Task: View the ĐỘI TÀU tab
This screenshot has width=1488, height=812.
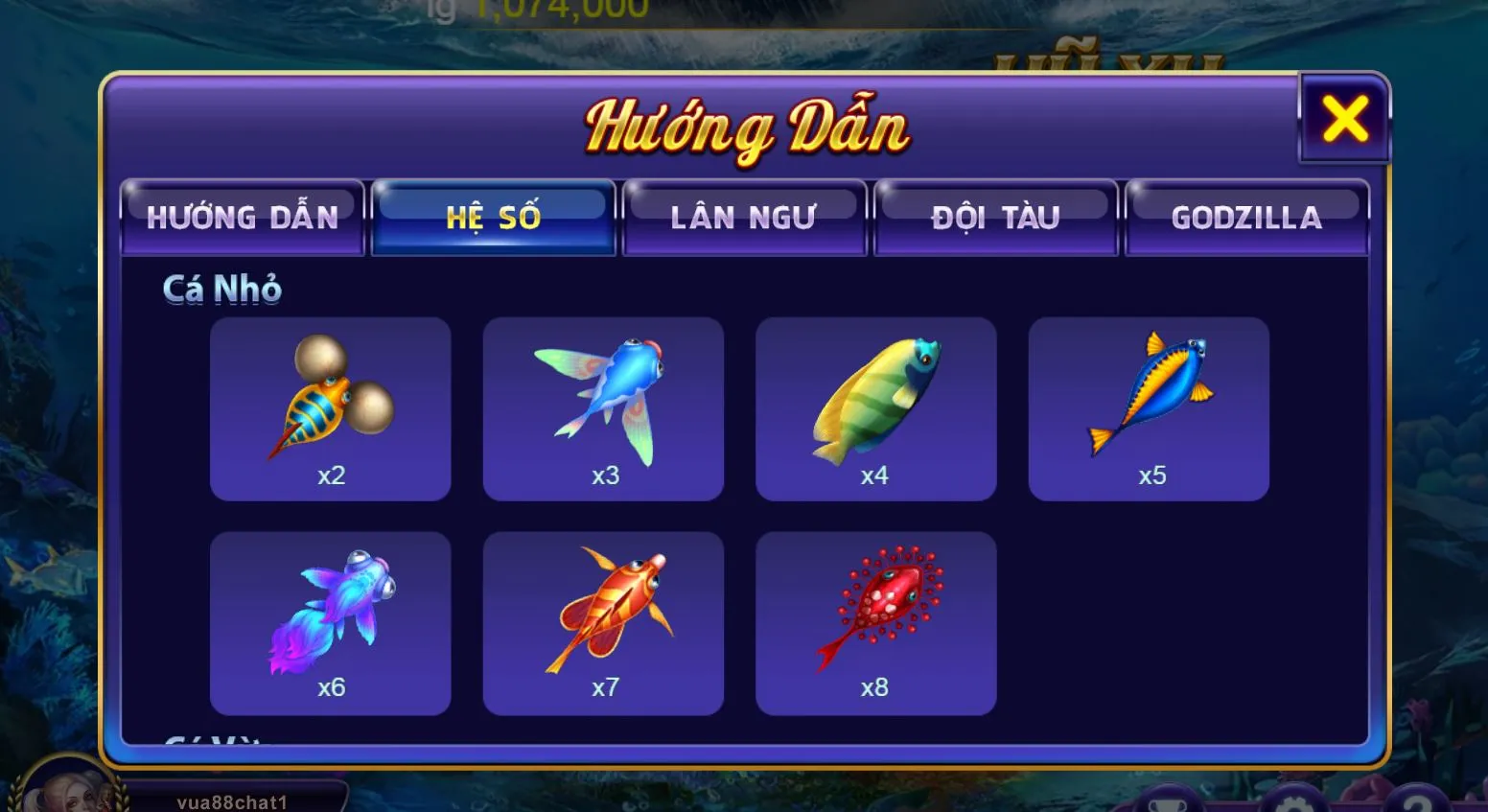Action: 995,217
